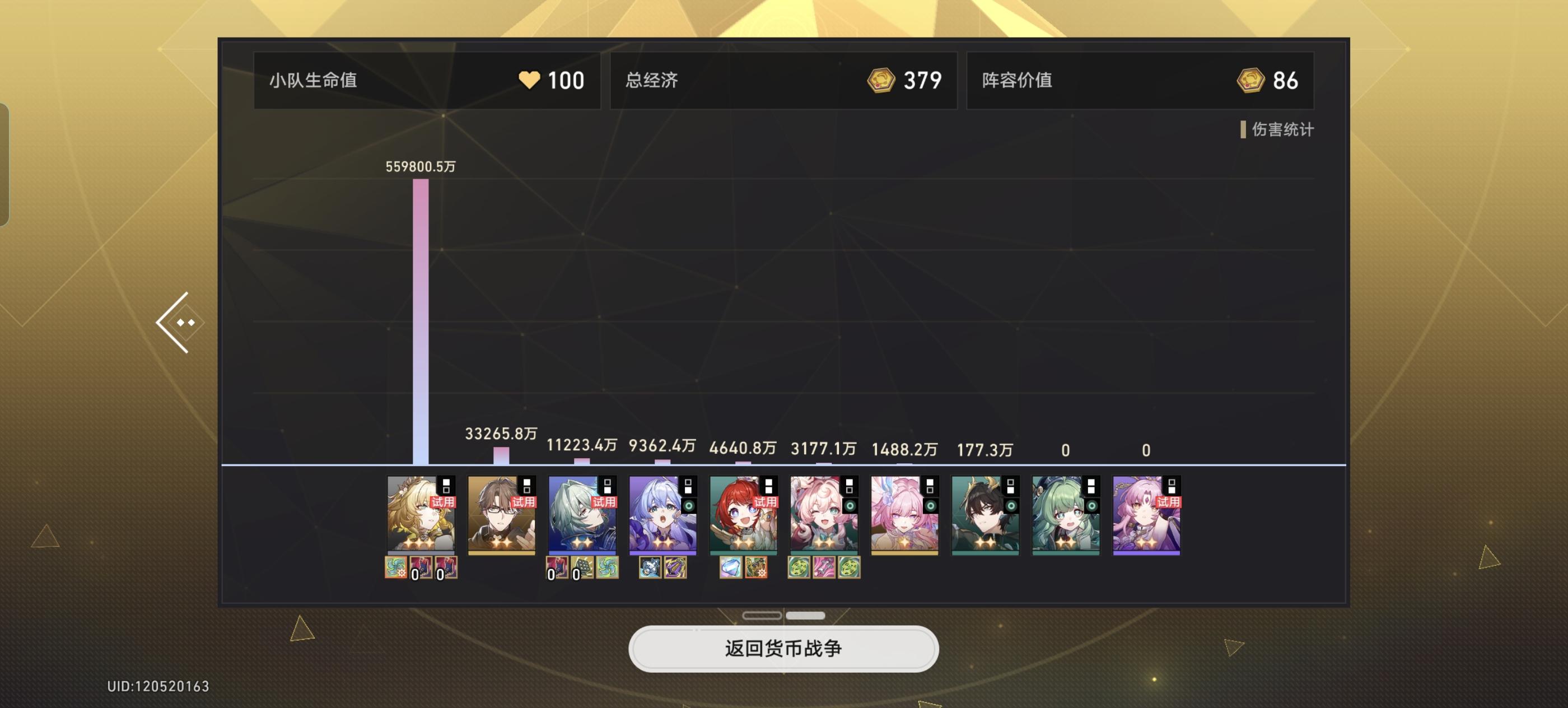This screenshot has height=708, width=1568.
Task: Select the second page indicator at the bottom
Action: 805,616
